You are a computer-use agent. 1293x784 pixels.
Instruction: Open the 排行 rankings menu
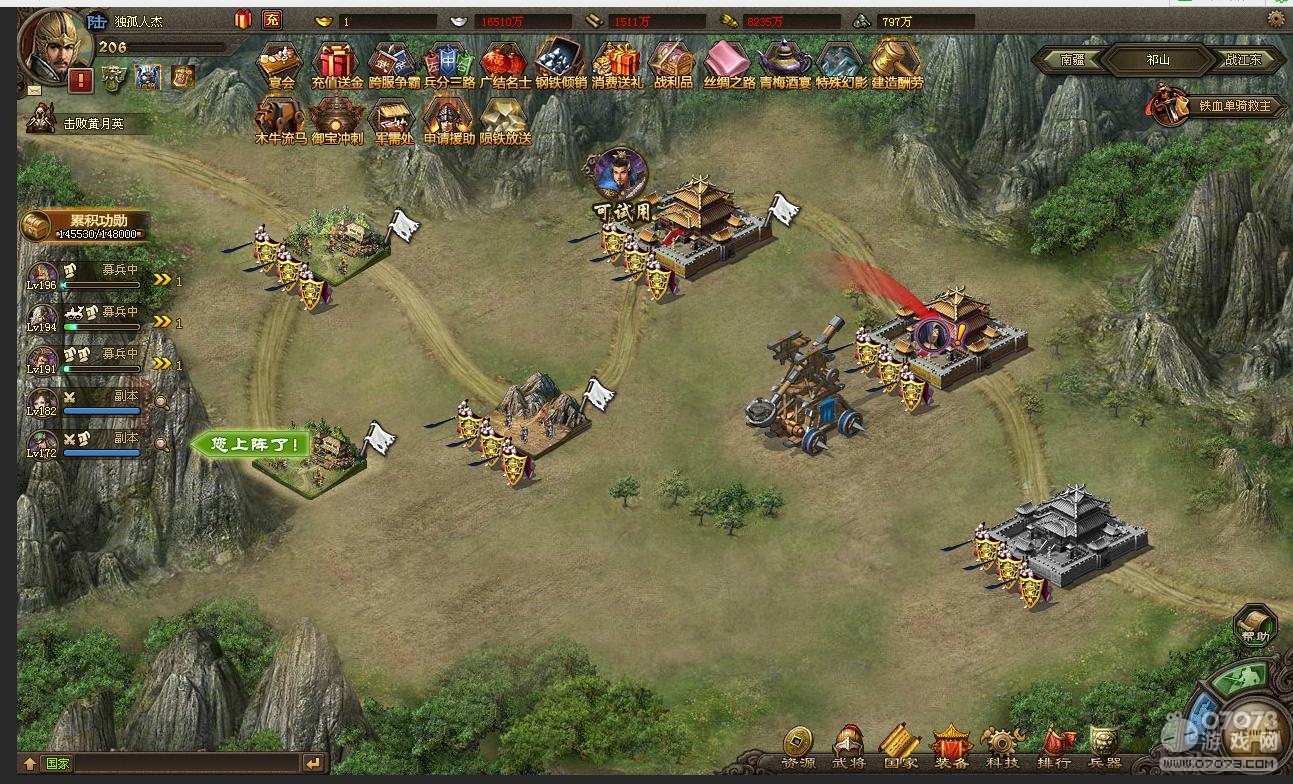point(1054,745)
